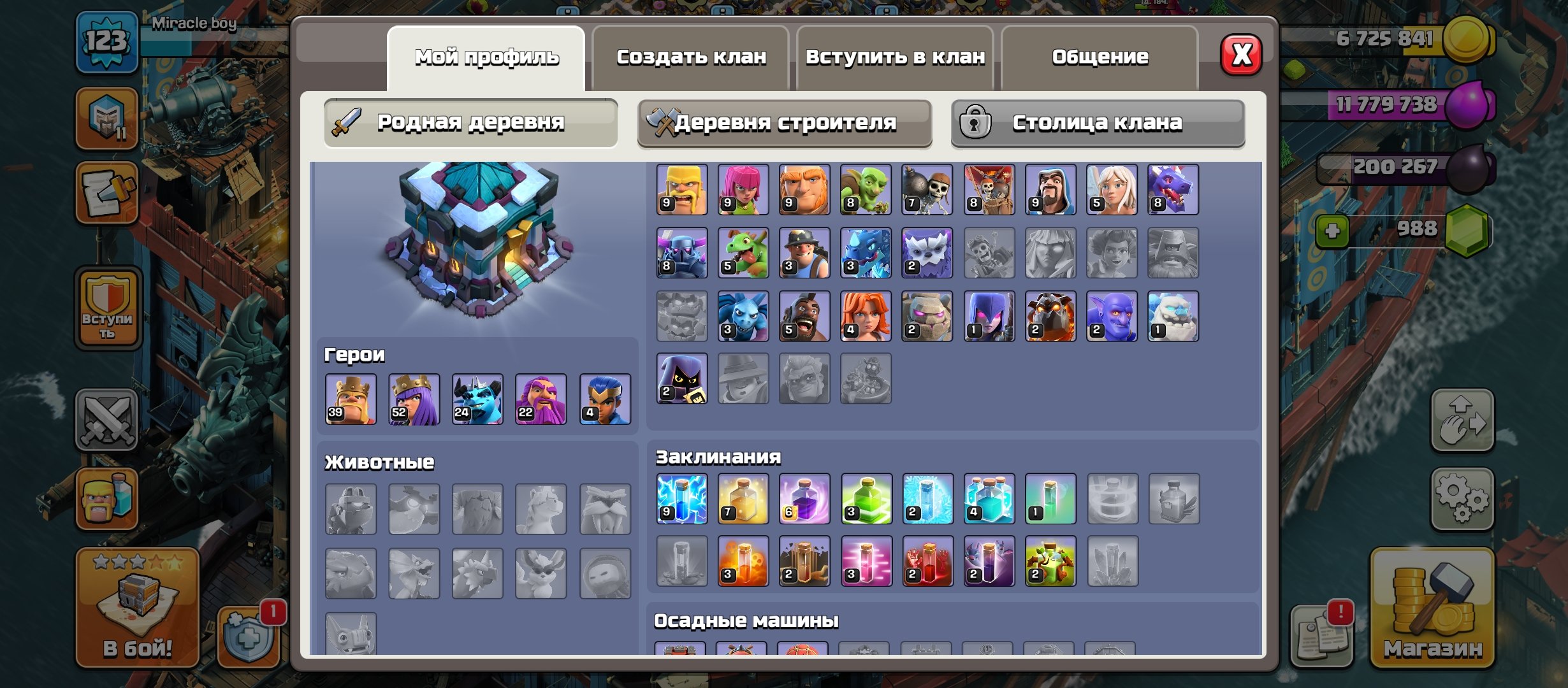Select the Barbarian King hero portrait
The width and height of the screenshot is (1568, 688).
pos(351,401)
